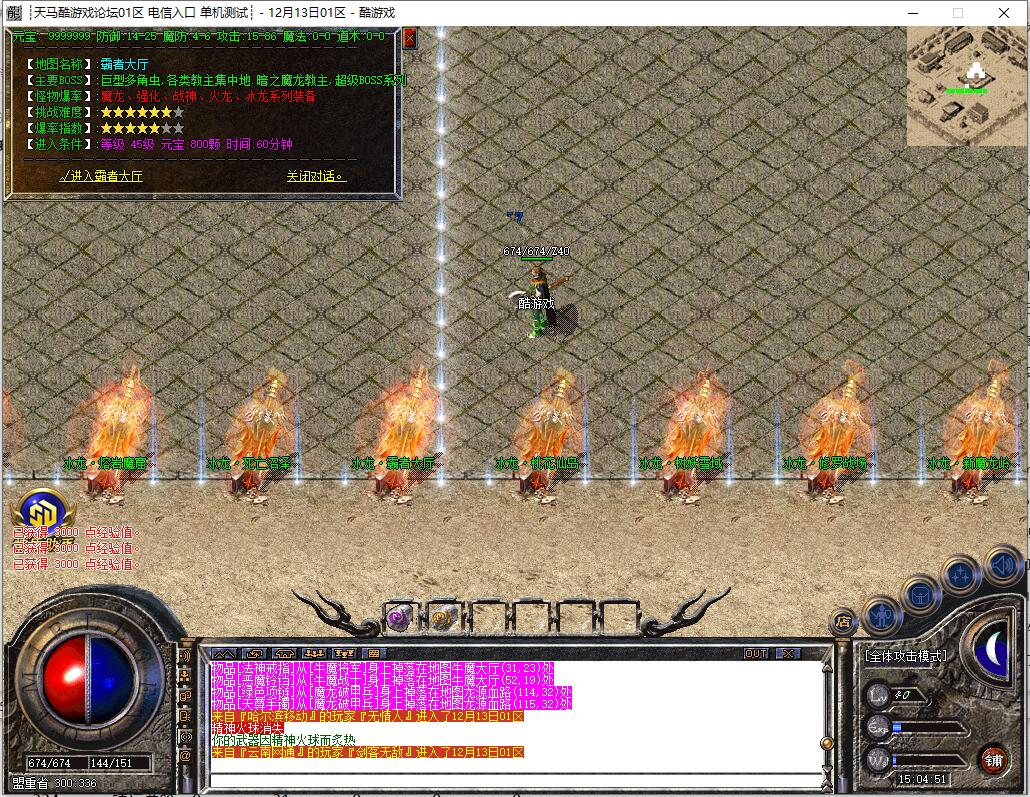Choose the 关闭对话 option
Image resolution: width=1030 pixels, height=797 pixels.
click(x=315, y=176)
